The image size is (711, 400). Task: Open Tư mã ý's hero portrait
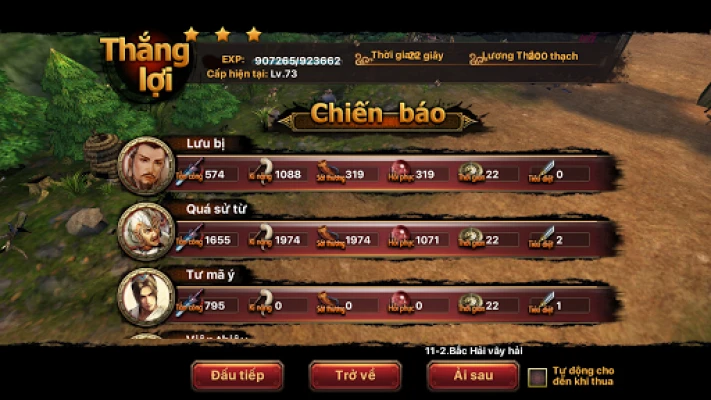(x=146, y=297)
